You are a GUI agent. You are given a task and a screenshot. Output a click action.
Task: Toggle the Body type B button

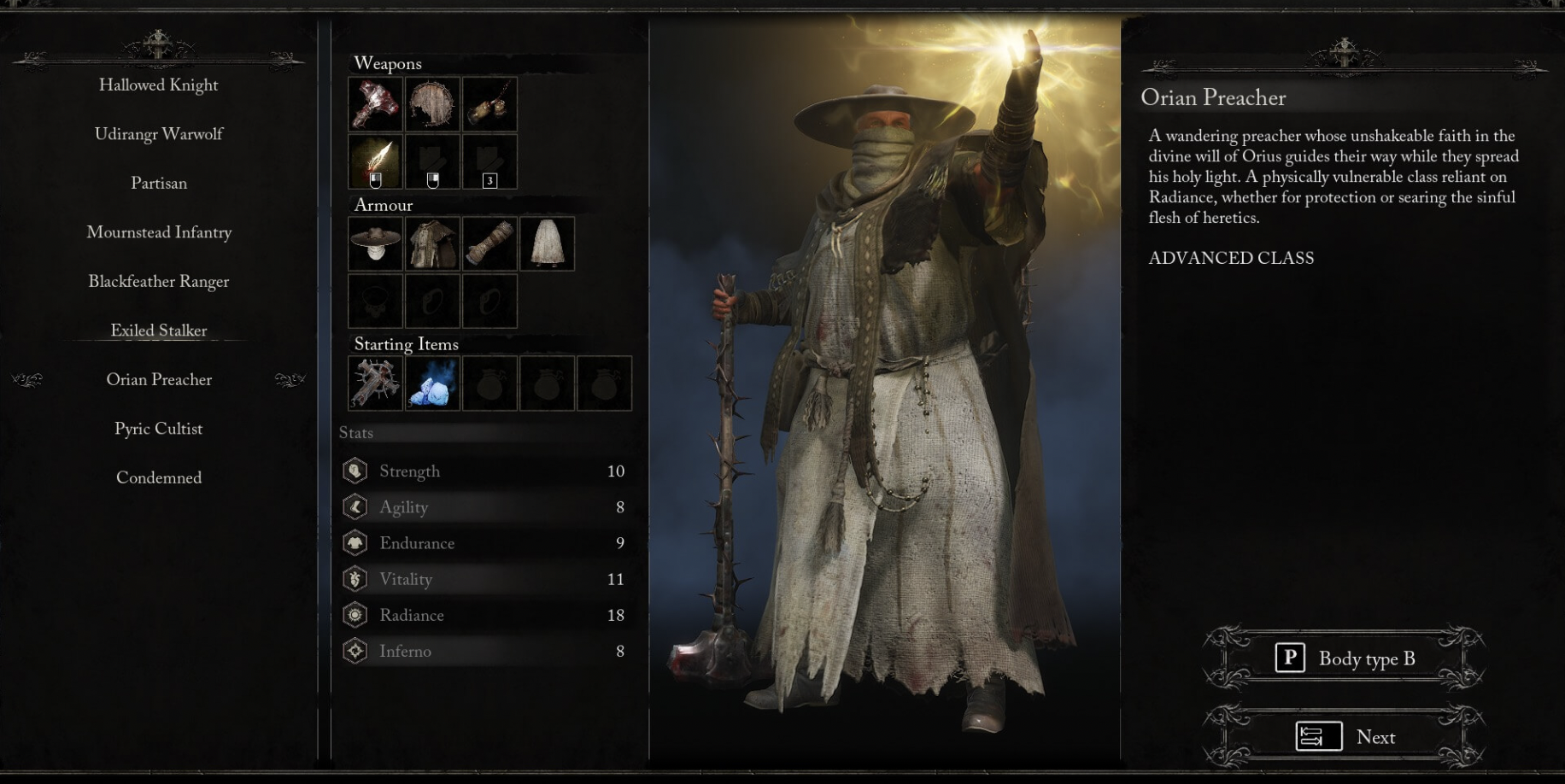pyautogui.click(x=1345, y=658)
